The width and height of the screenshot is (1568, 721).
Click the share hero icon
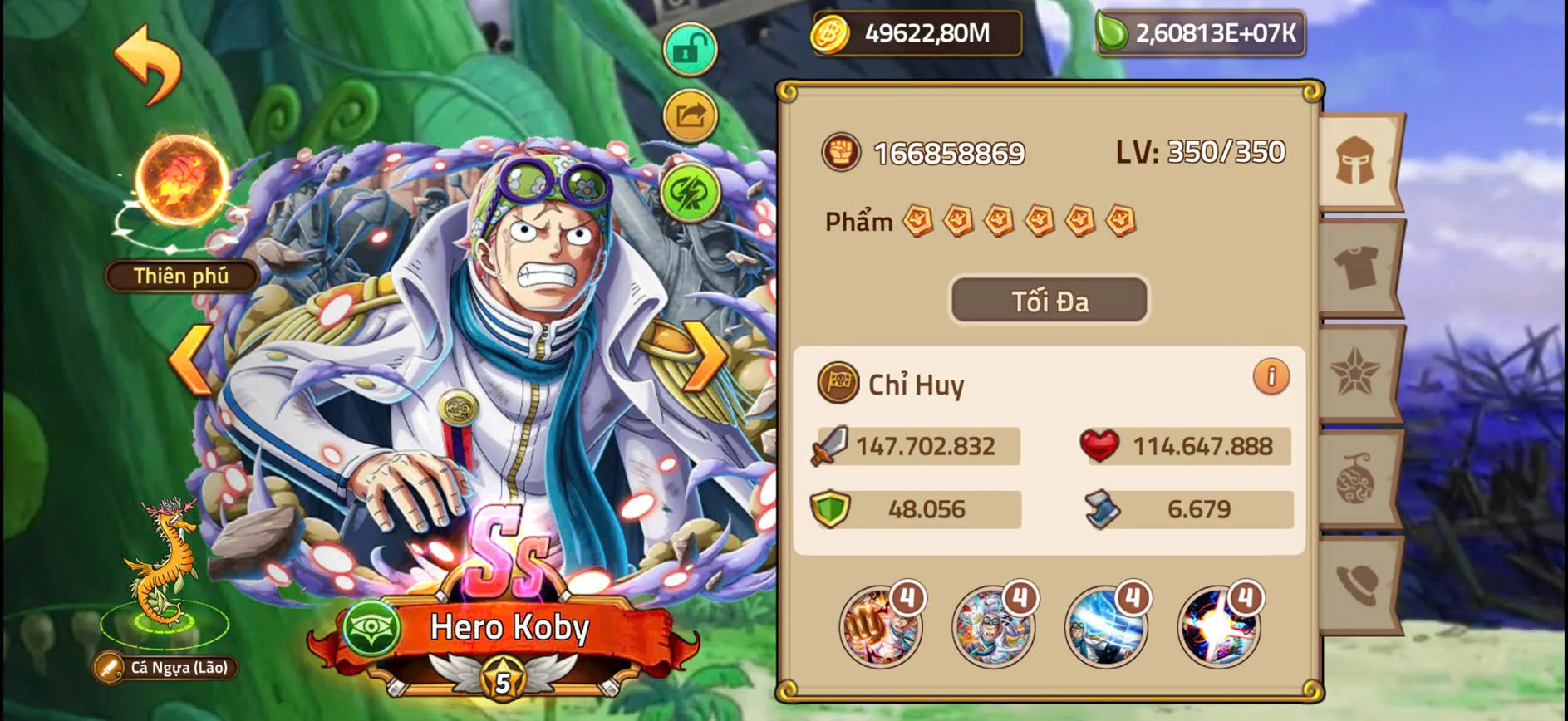point(690,116)
